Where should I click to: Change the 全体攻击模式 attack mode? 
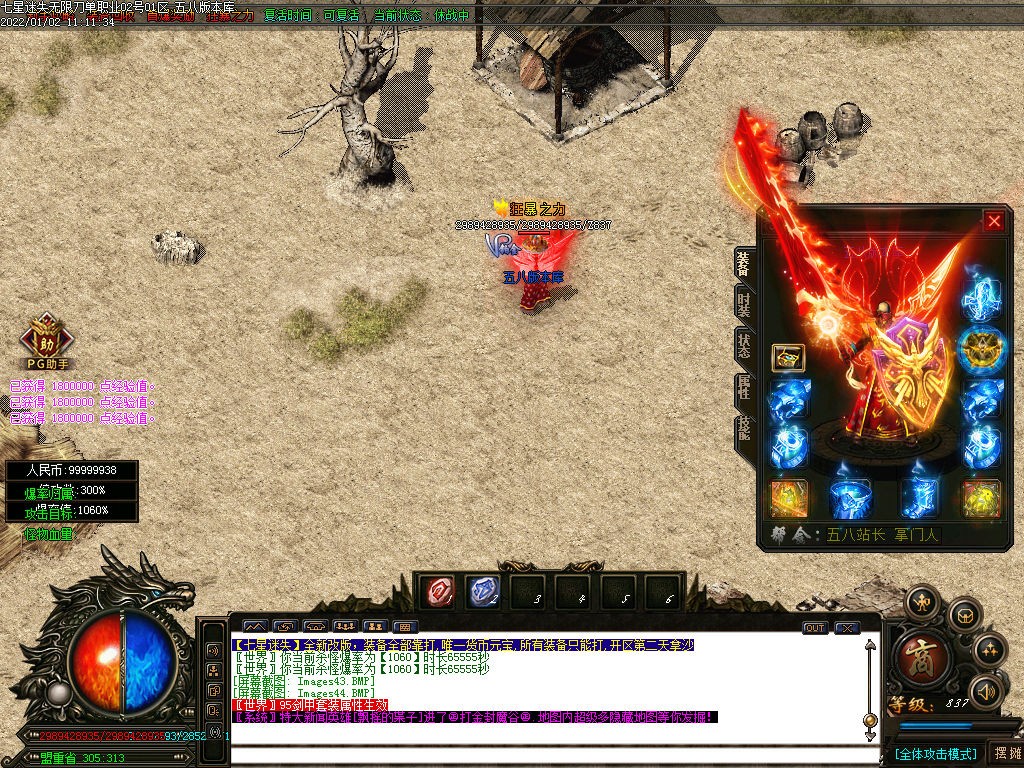pyautogui.click(x=934, y=753)
